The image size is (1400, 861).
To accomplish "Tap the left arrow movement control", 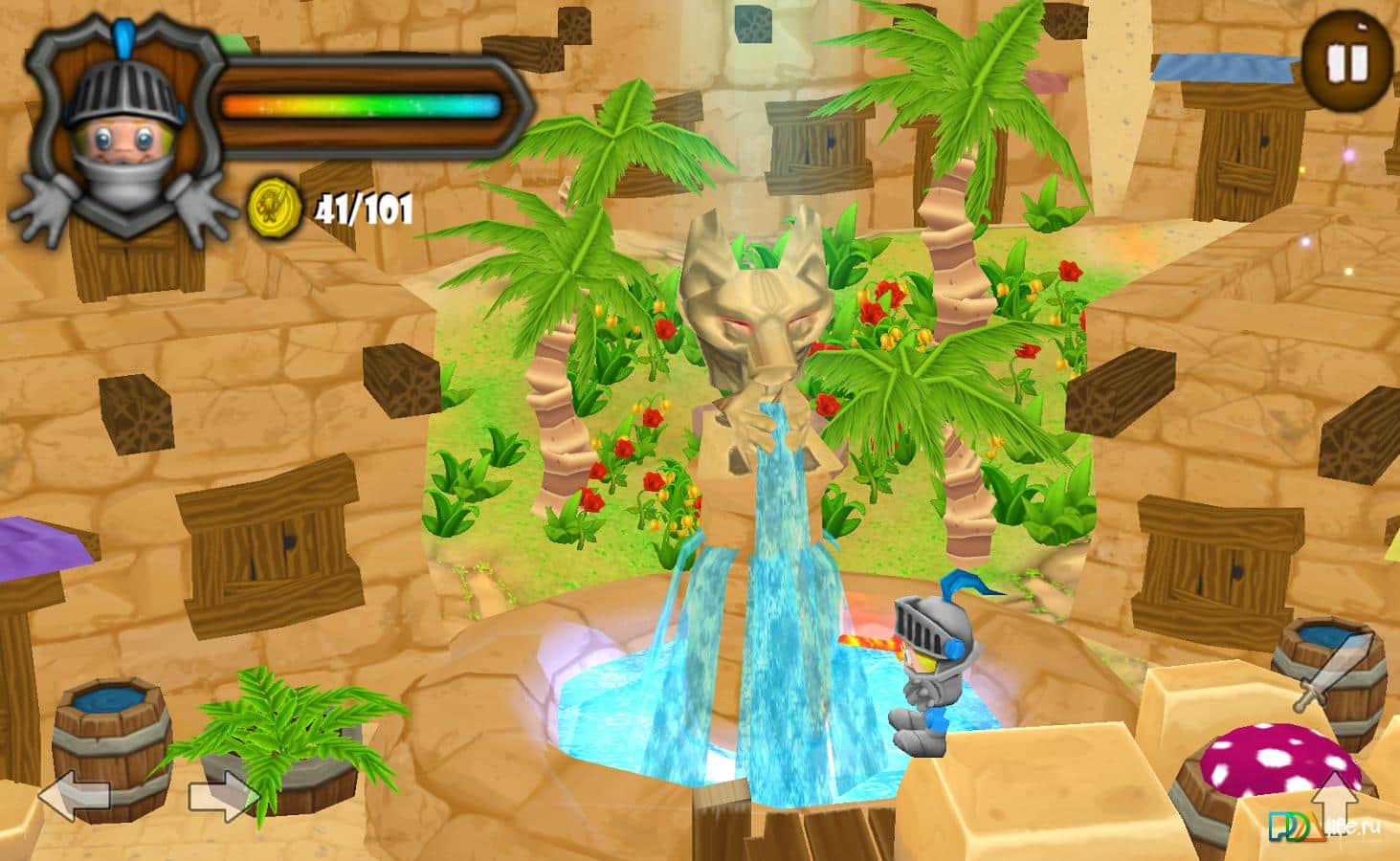I will (x=74, y=796).
